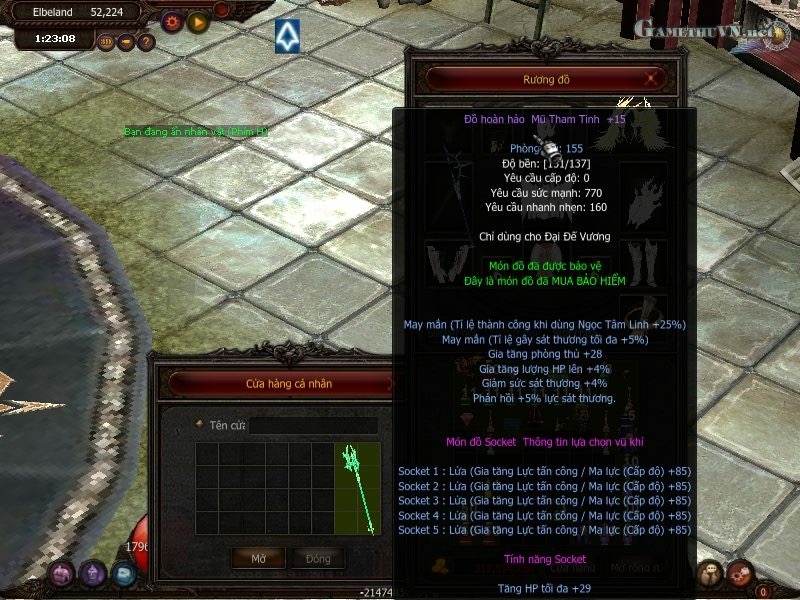The height and width of the screenshot is (600, 800).
Task: Click the purple armored figure menu icon
Action: [x=93, y=574]
